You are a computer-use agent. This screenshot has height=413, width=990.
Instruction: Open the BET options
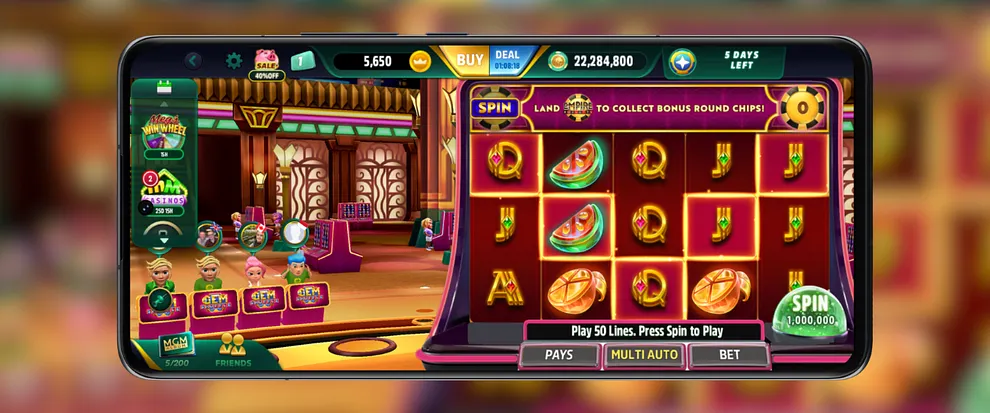729,355
